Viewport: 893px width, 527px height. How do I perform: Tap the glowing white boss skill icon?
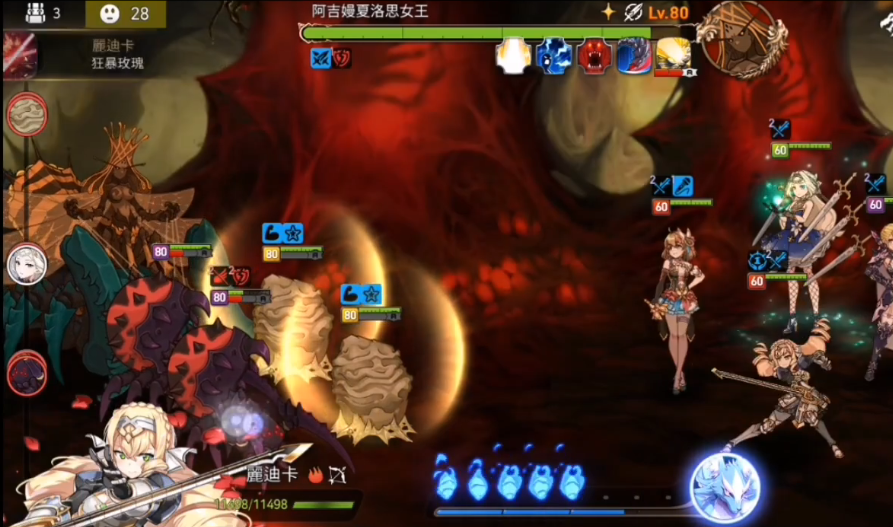point(513,55)
